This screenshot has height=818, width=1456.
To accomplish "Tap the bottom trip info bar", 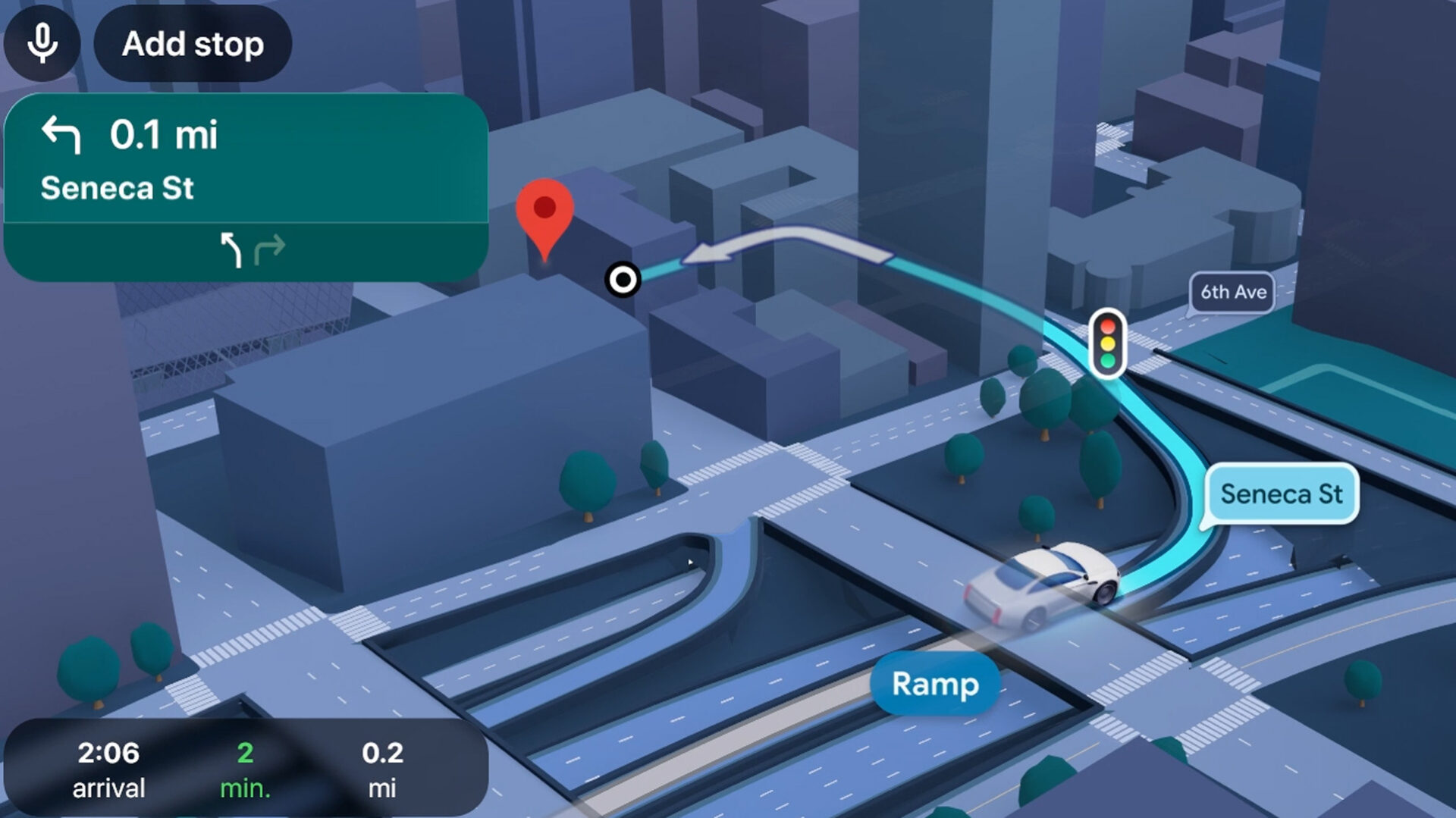I will (x=243, y=767).
